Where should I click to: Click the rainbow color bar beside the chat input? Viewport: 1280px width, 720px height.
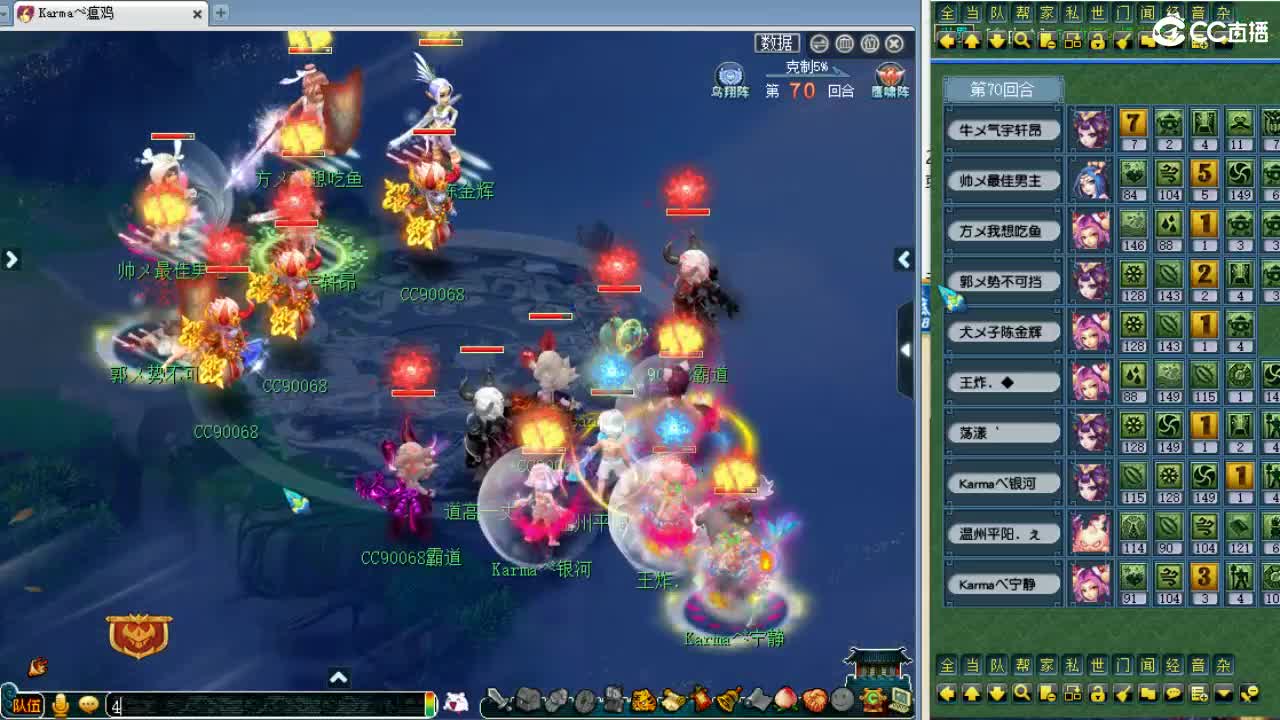coord(430,704)
